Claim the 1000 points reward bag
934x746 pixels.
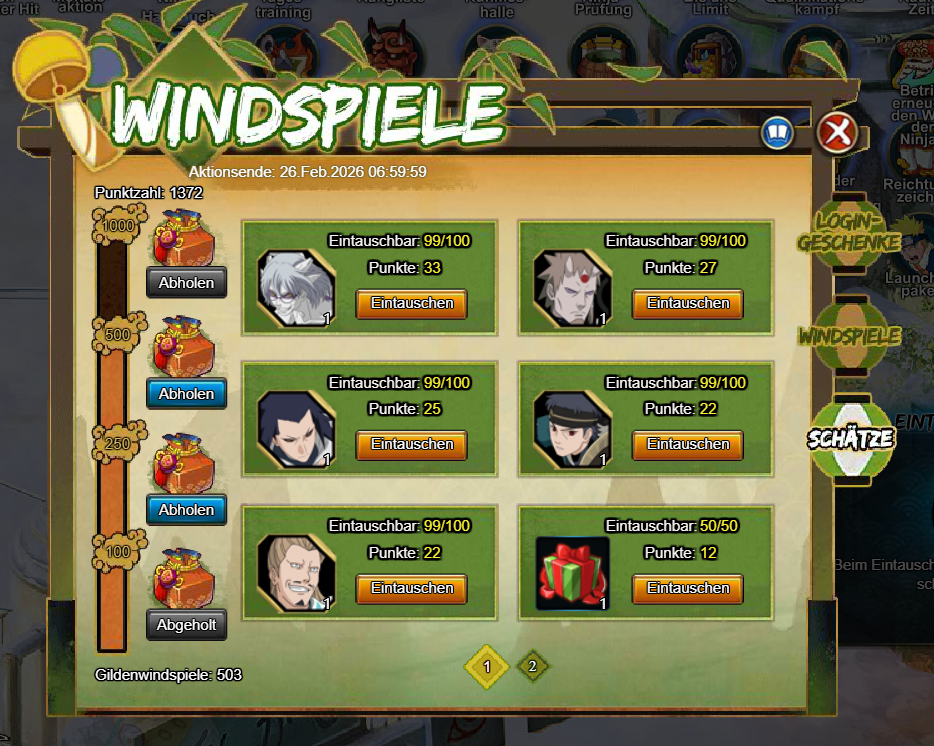(186, 283)
